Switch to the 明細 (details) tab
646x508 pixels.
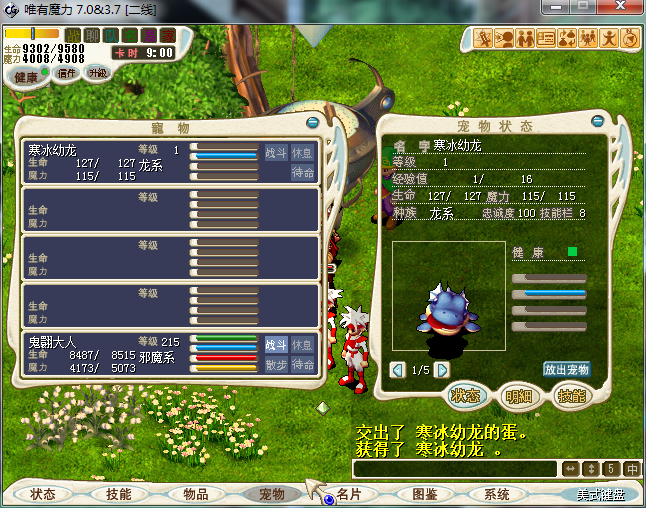517,396
